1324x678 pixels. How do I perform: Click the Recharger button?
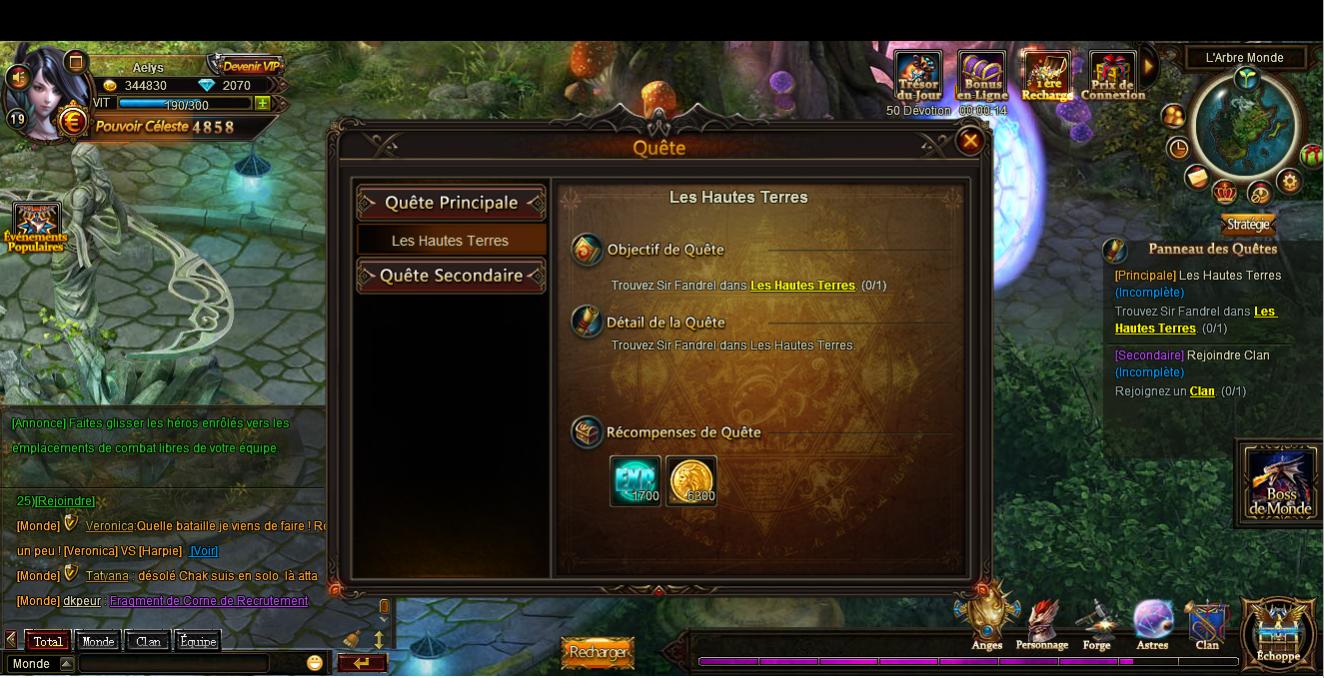[x=598, y=653]
